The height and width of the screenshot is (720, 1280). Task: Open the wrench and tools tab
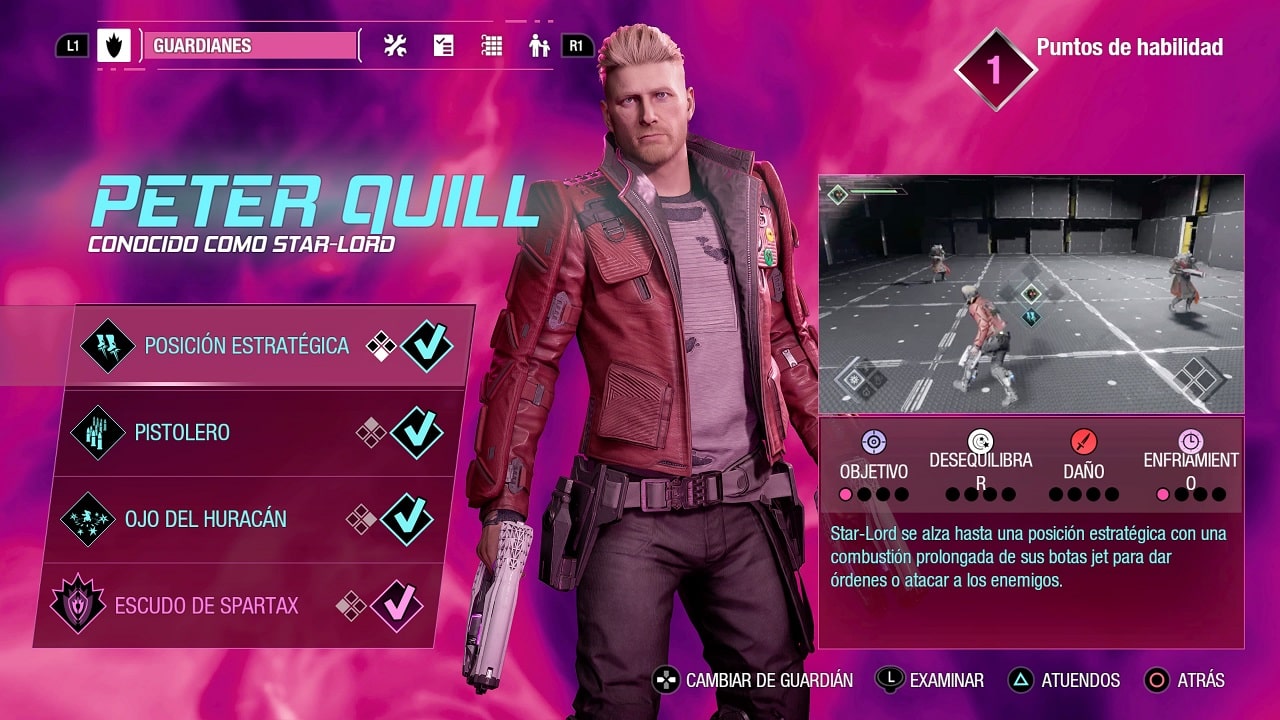click(x=395, y=46)
